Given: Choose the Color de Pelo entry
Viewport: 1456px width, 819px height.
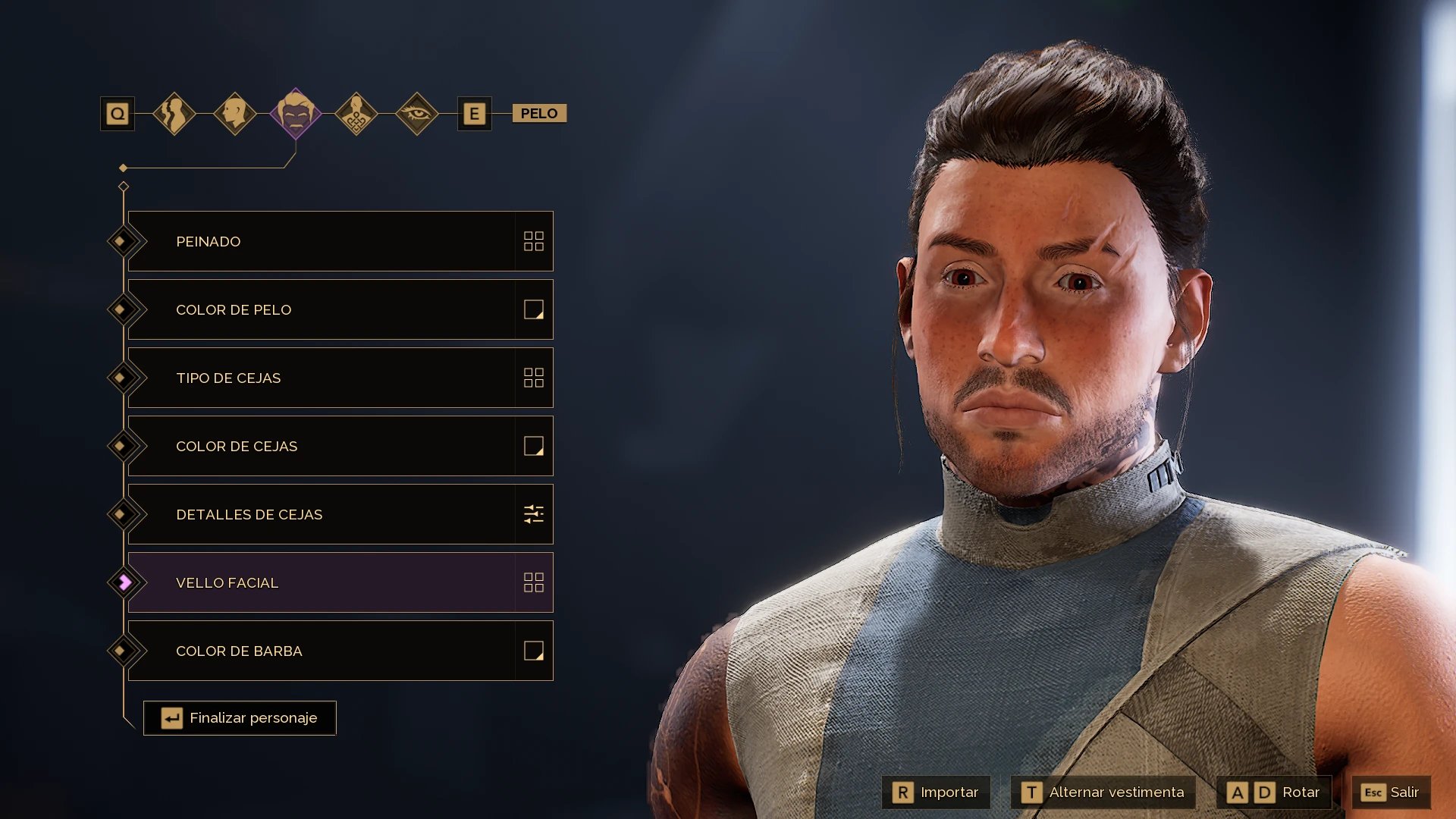Looking at the screenshot, I should pyautogui.click(x=340, y=309).
